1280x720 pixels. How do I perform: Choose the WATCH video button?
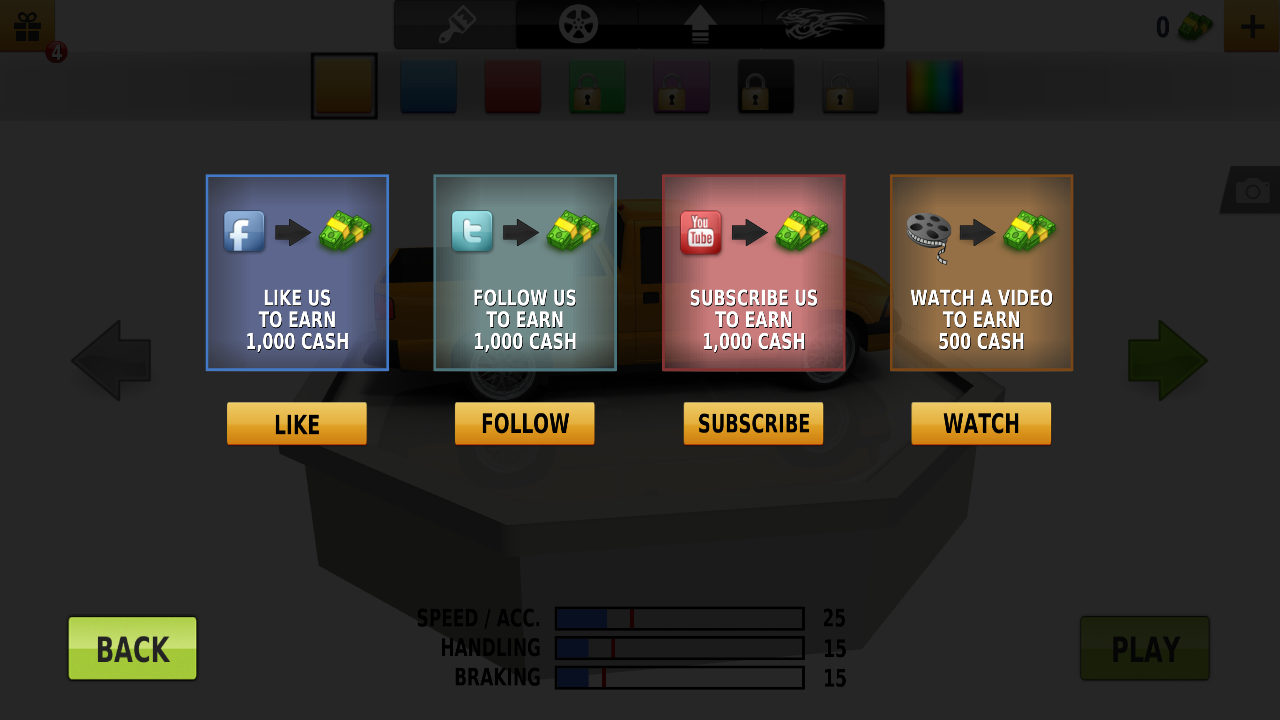(x=981, y=424)
